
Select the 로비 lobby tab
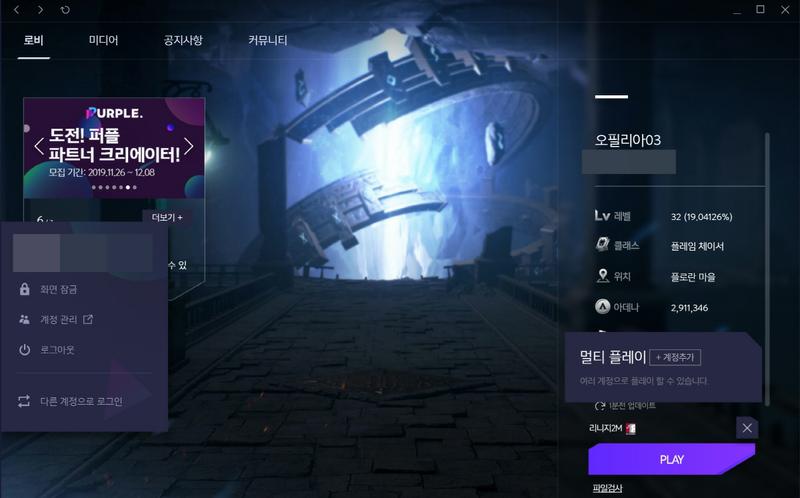[34, 41]
